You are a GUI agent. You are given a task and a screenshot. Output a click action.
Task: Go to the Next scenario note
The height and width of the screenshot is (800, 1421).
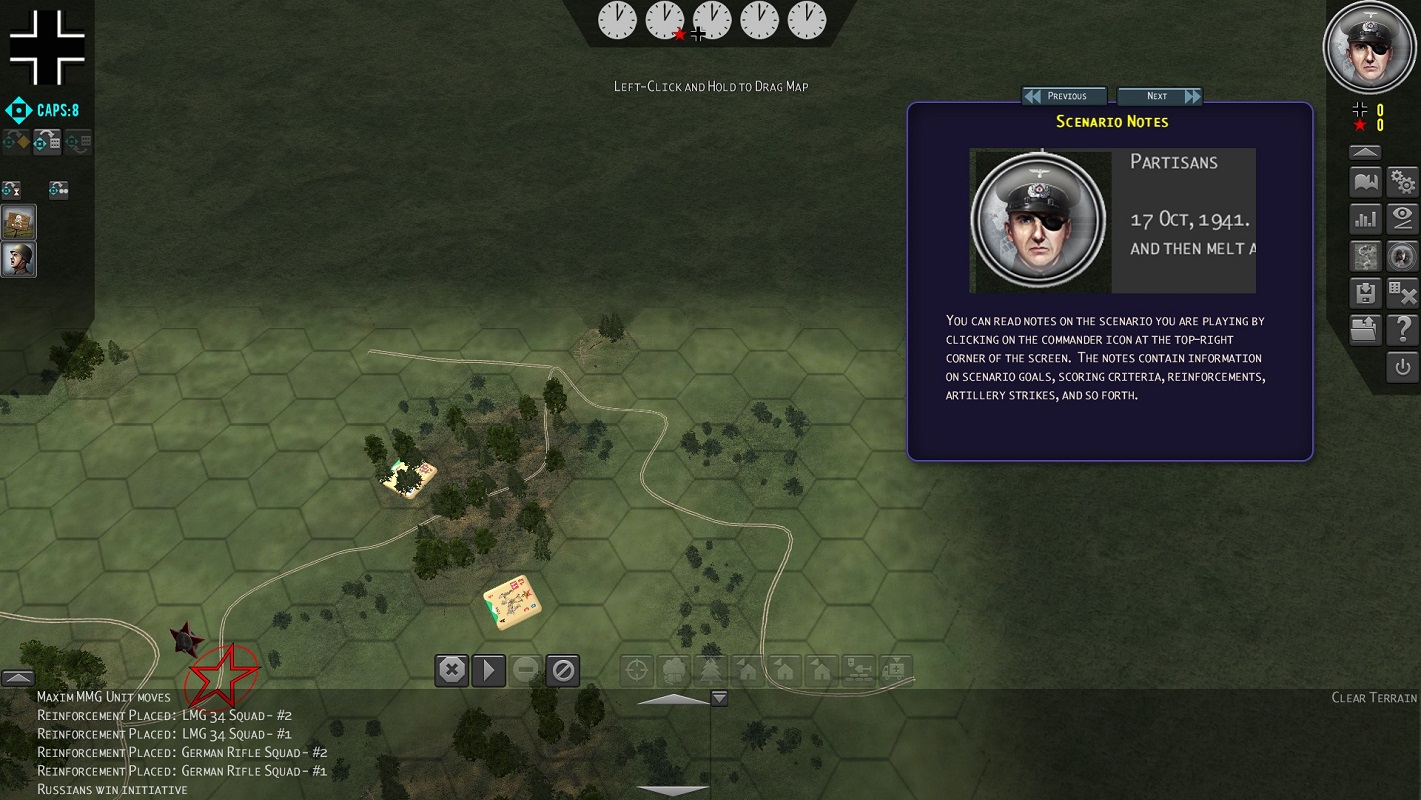pyautogui.click(x=1159, y=96)
